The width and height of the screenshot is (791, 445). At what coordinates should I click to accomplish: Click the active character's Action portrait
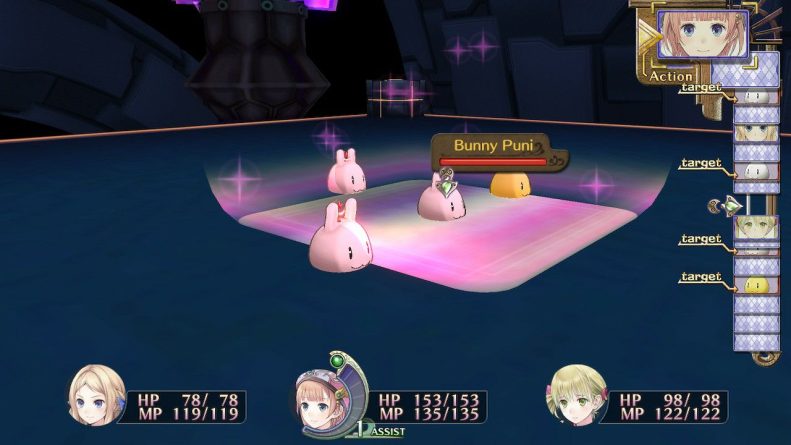704,36
